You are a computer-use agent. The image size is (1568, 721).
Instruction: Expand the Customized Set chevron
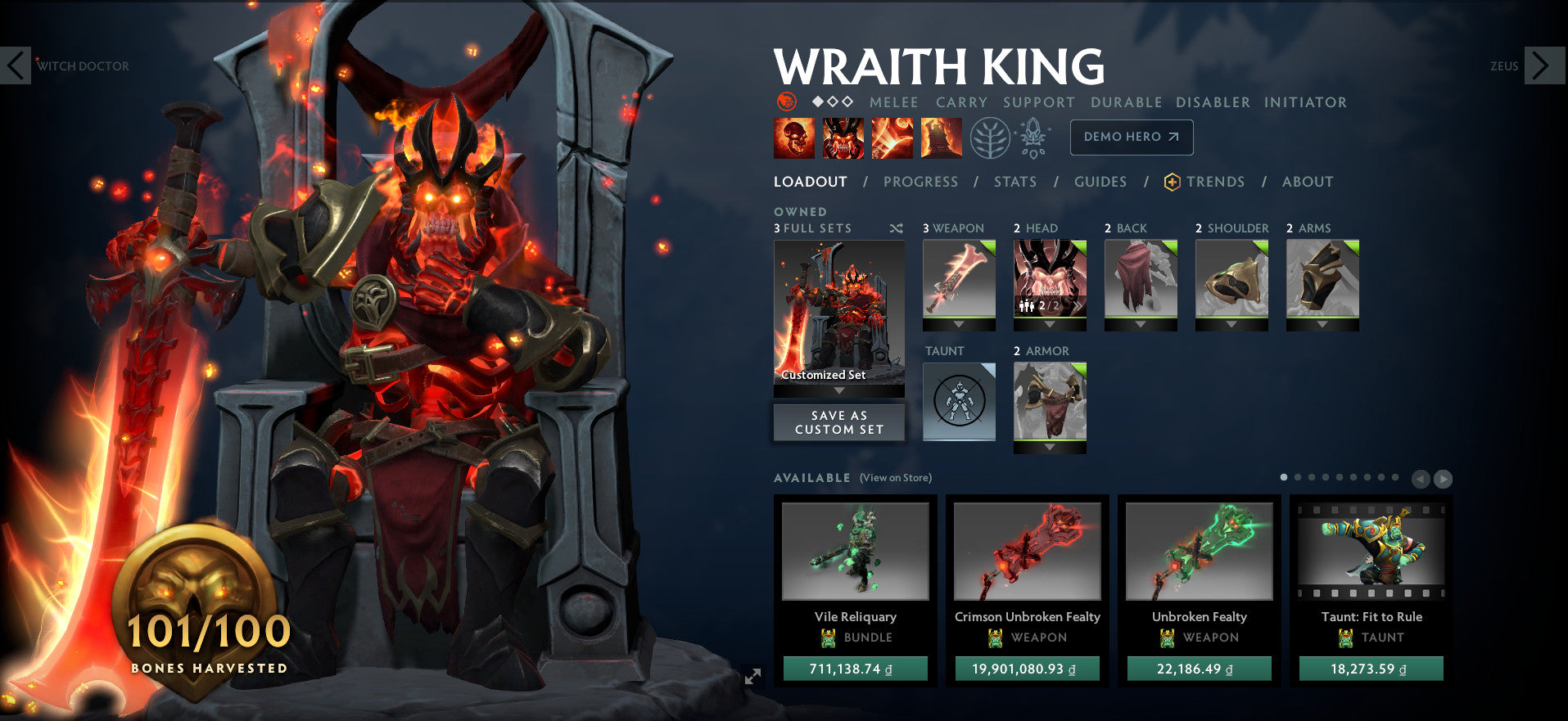(838, 390)
